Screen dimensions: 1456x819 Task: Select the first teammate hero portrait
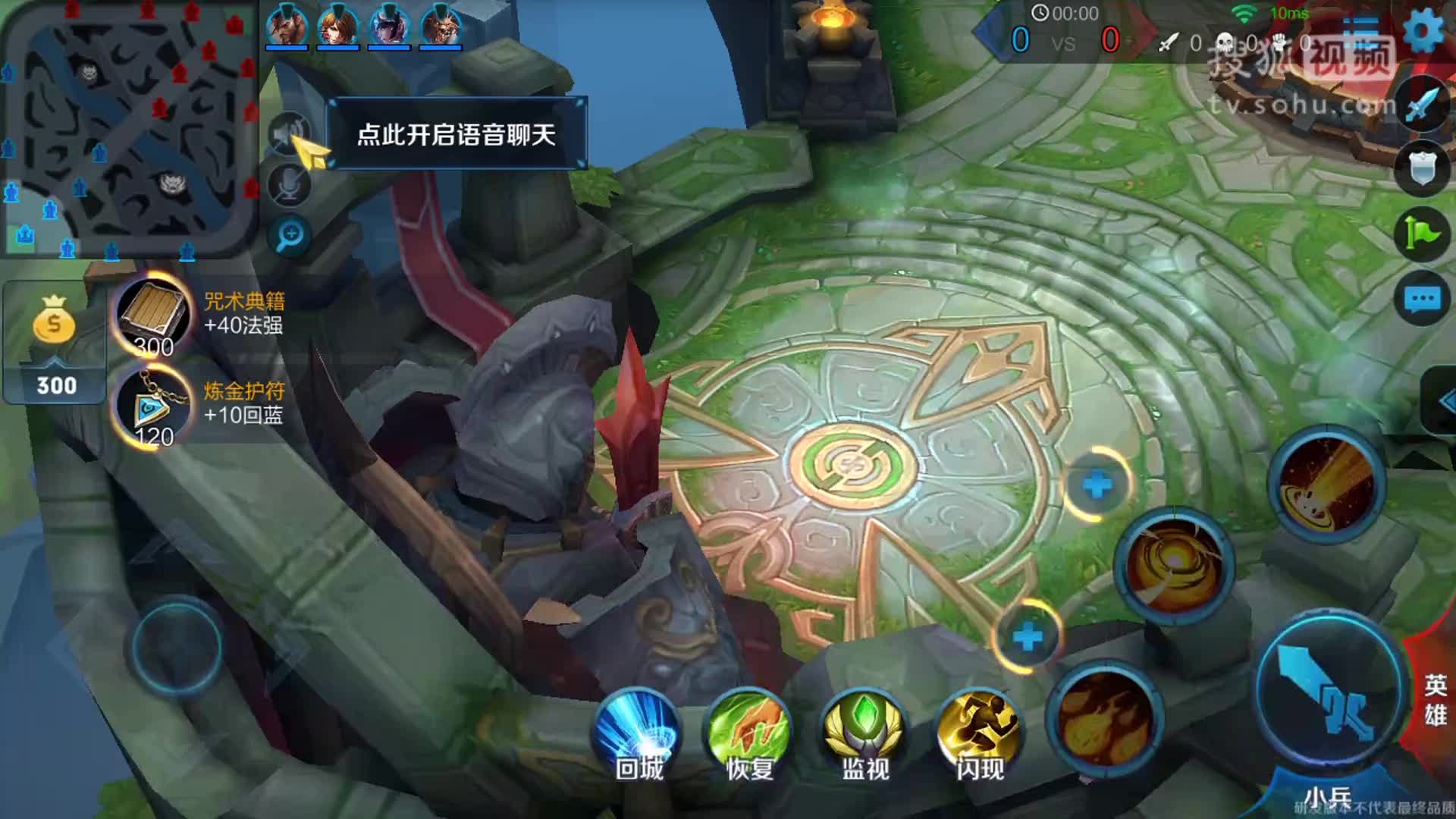288,23
